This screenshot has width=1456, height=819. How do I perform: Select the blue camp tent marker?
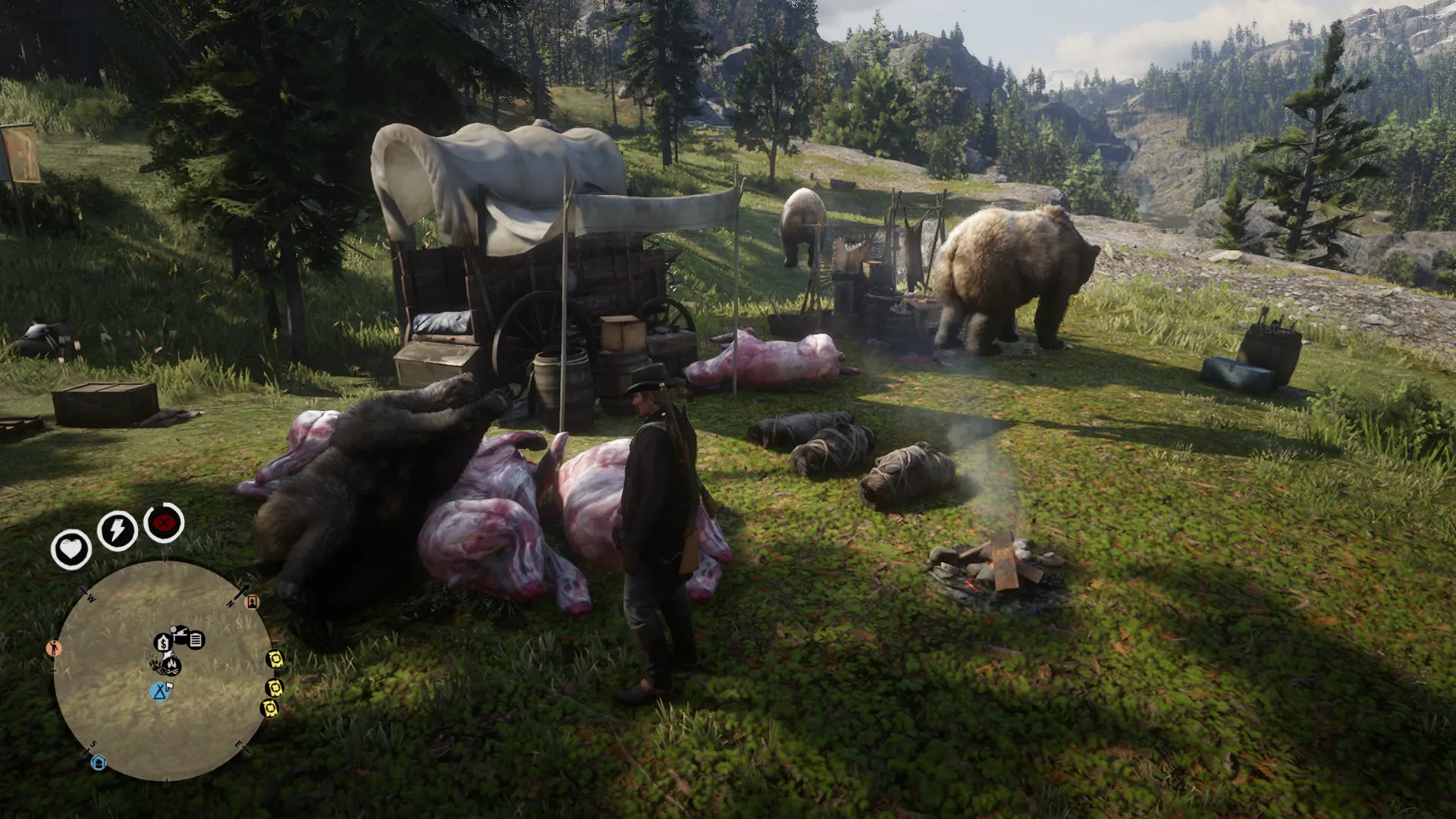pyautogui.click(x=159, y=691)
